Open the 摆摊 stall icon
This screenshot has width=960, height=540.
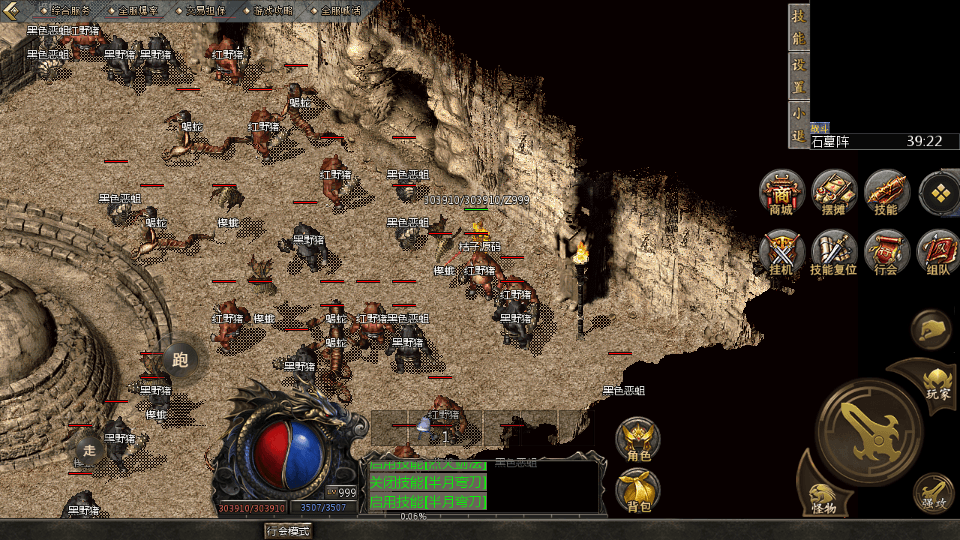click(833, 193)
